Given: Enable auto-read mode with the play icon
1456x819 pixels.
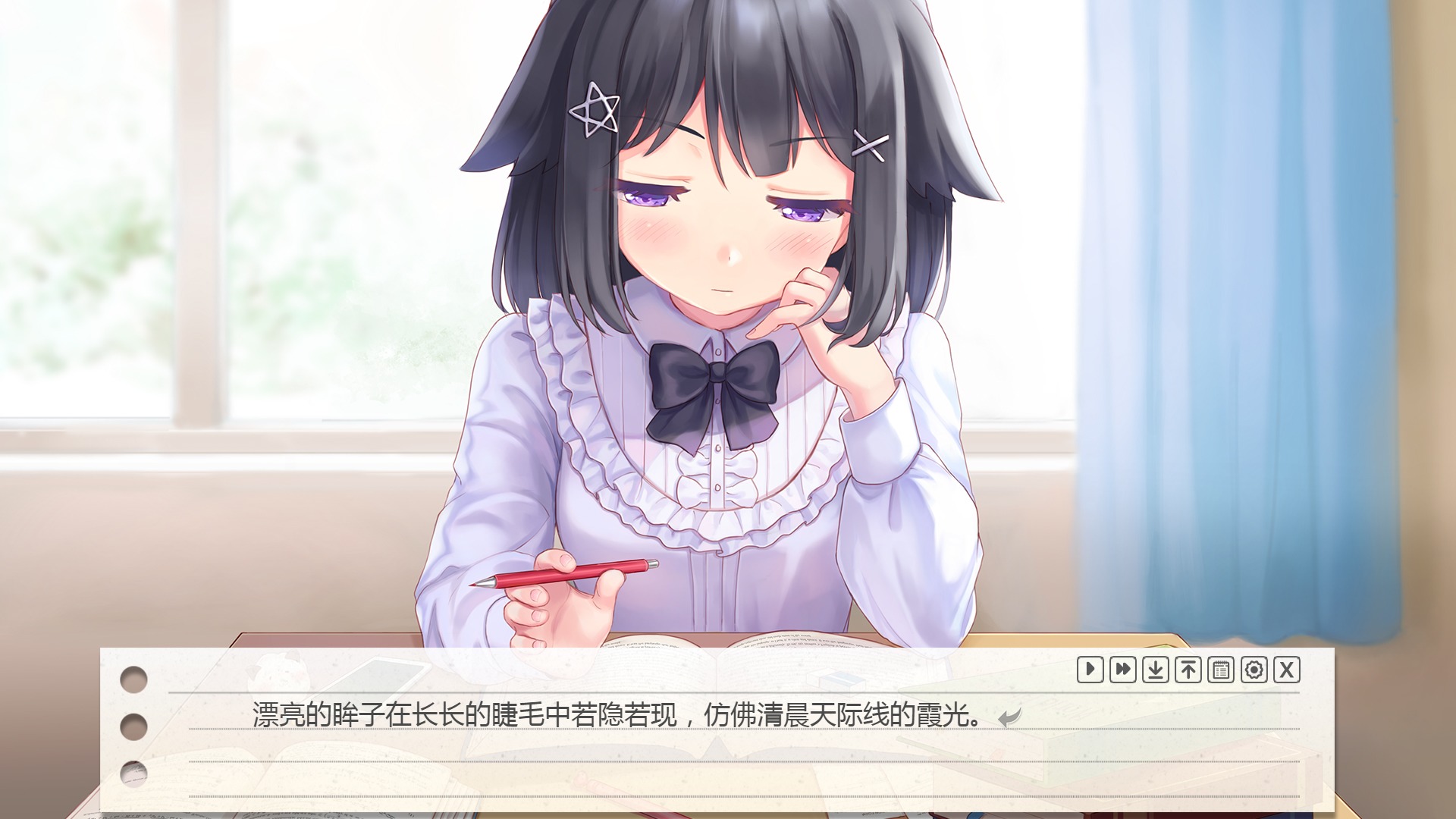Looking at the screenshot, I should click(x=1090, y=670).
